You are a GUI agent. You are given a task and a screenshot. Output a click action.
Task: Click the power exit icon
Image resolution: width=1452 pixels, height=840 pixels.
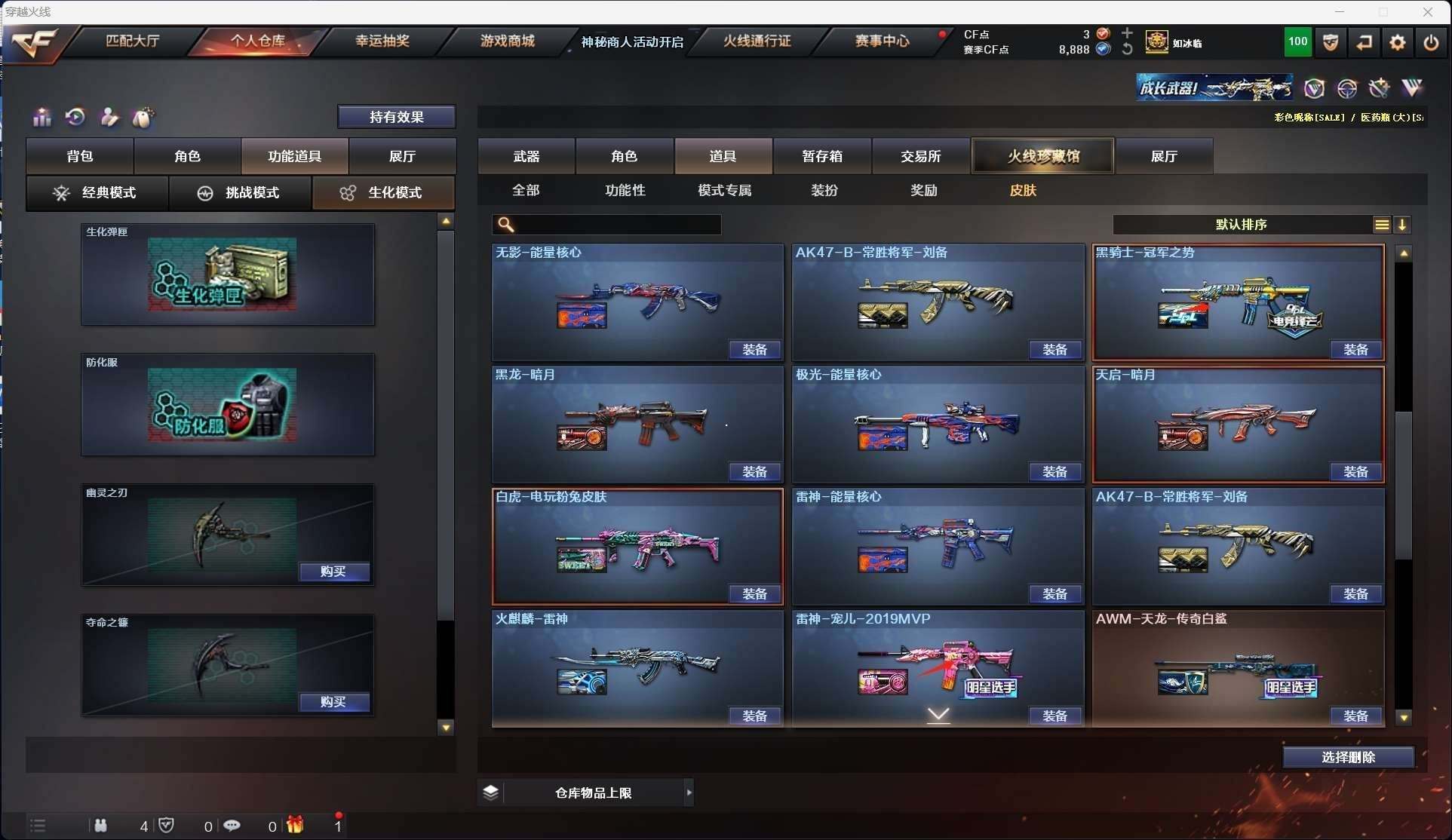[1431, 43]
